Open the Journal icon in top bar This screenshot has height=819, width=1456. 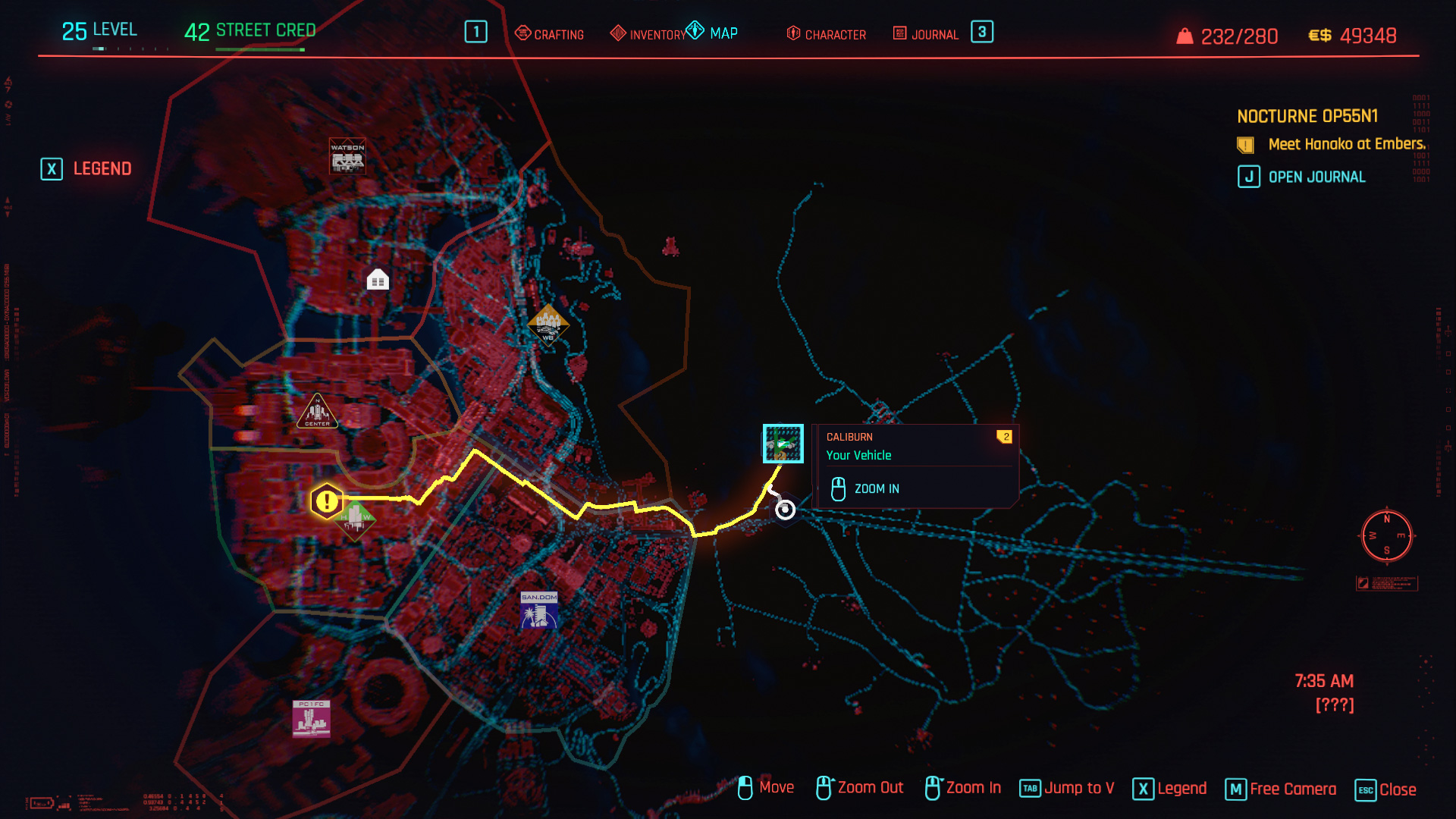pos(898,34)
